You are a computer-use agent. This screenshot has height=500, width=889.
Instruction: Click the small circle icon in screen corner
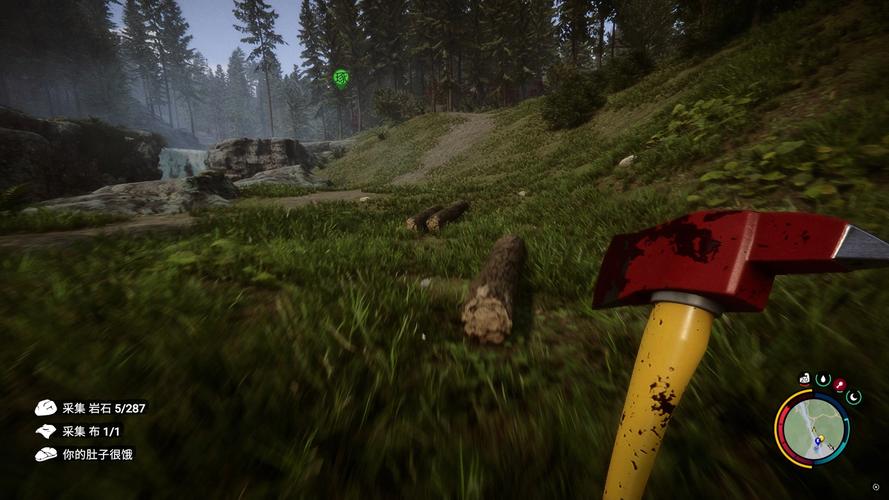(875, 487)
